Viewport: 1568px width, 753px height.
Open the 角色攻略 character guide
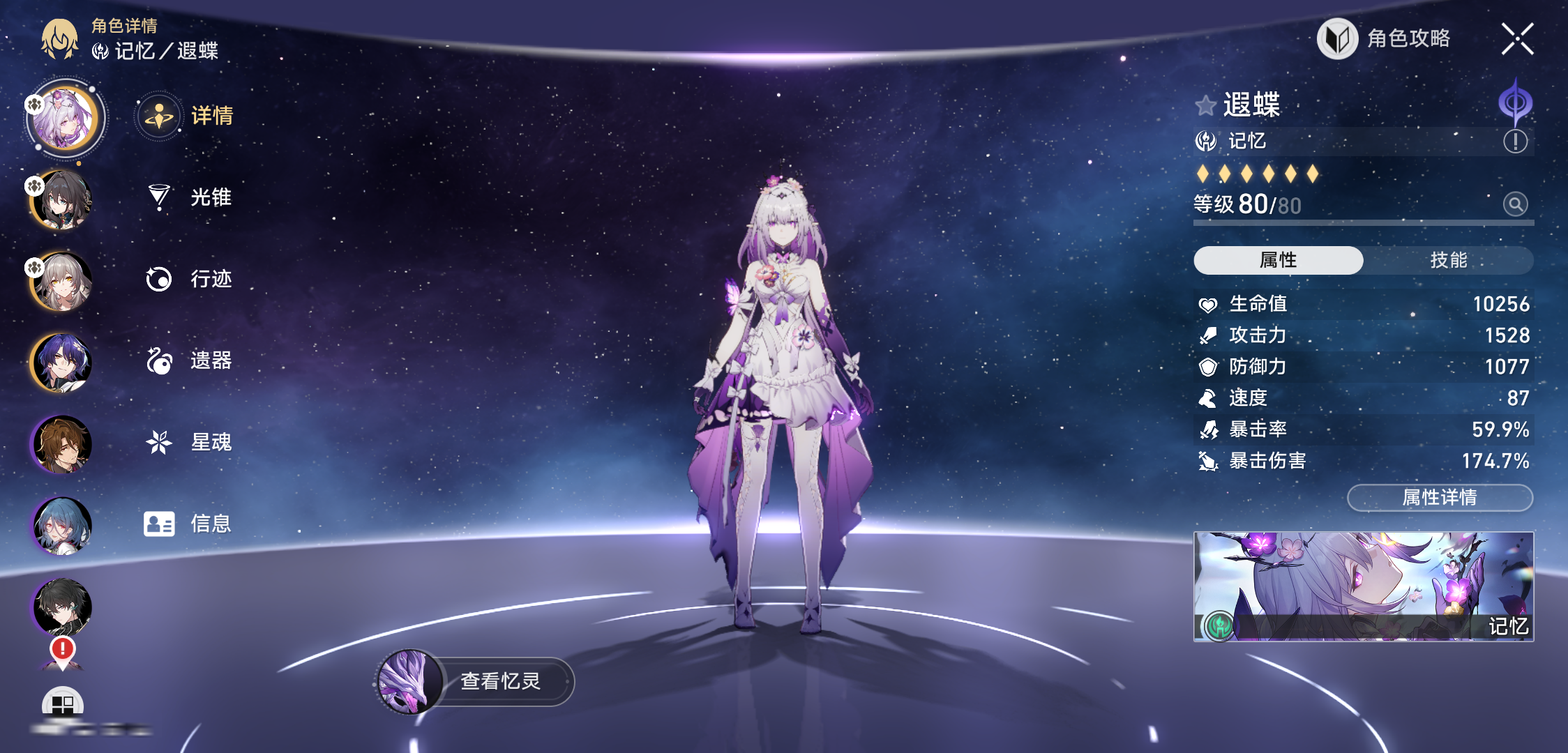[1385, 39]
